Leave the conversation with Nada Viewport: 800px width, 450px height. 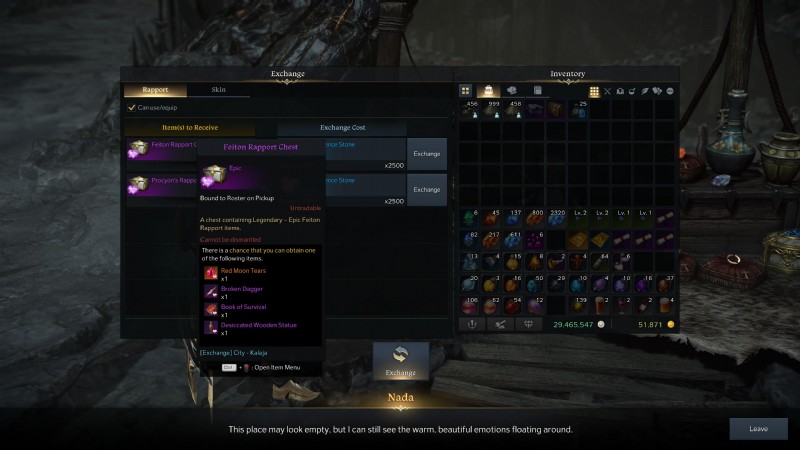tap(758, 428)
